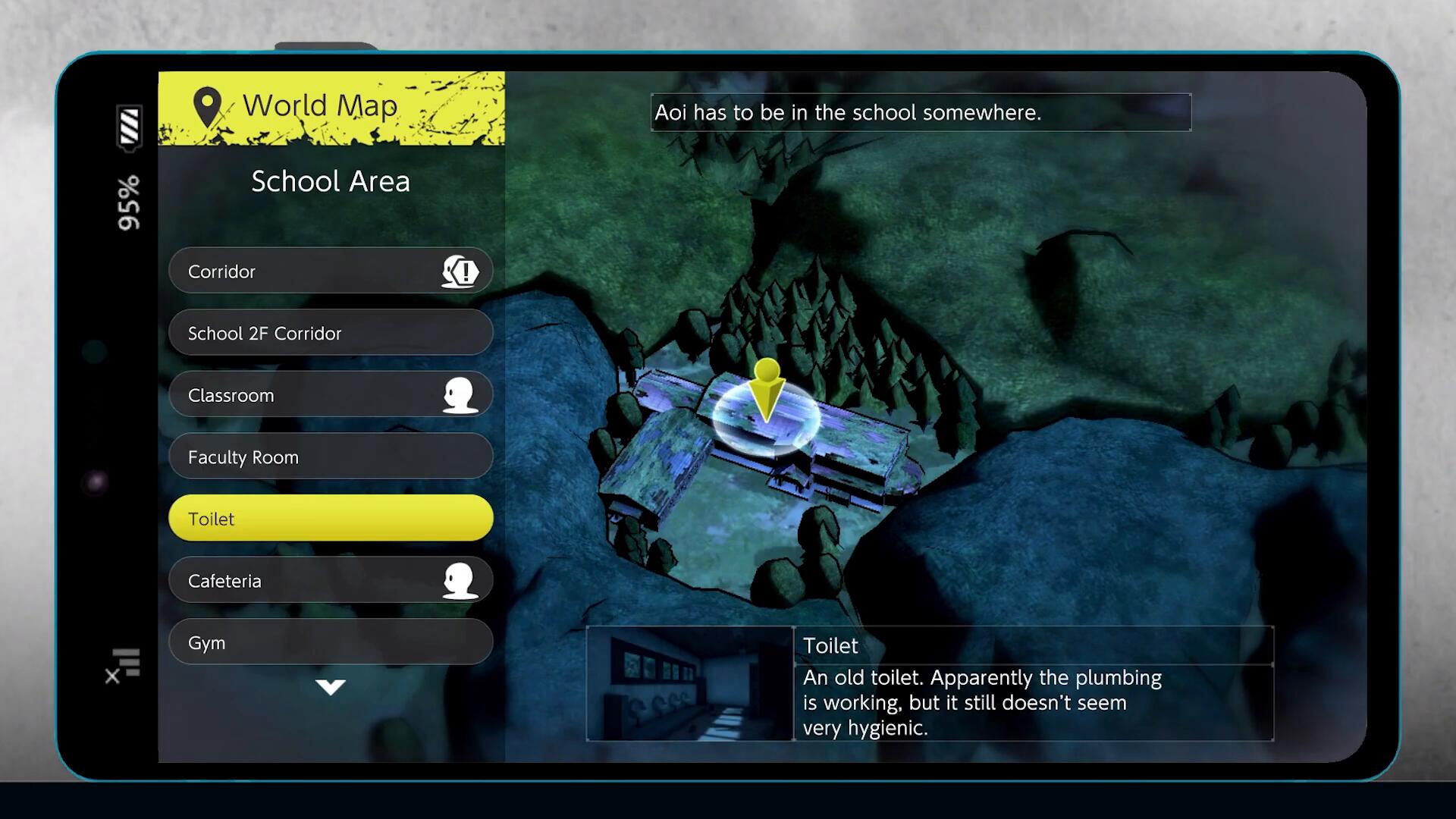Click the highlighted Toilet entry
Viewport: 1456px width, 819px height.
pos(330,519)
